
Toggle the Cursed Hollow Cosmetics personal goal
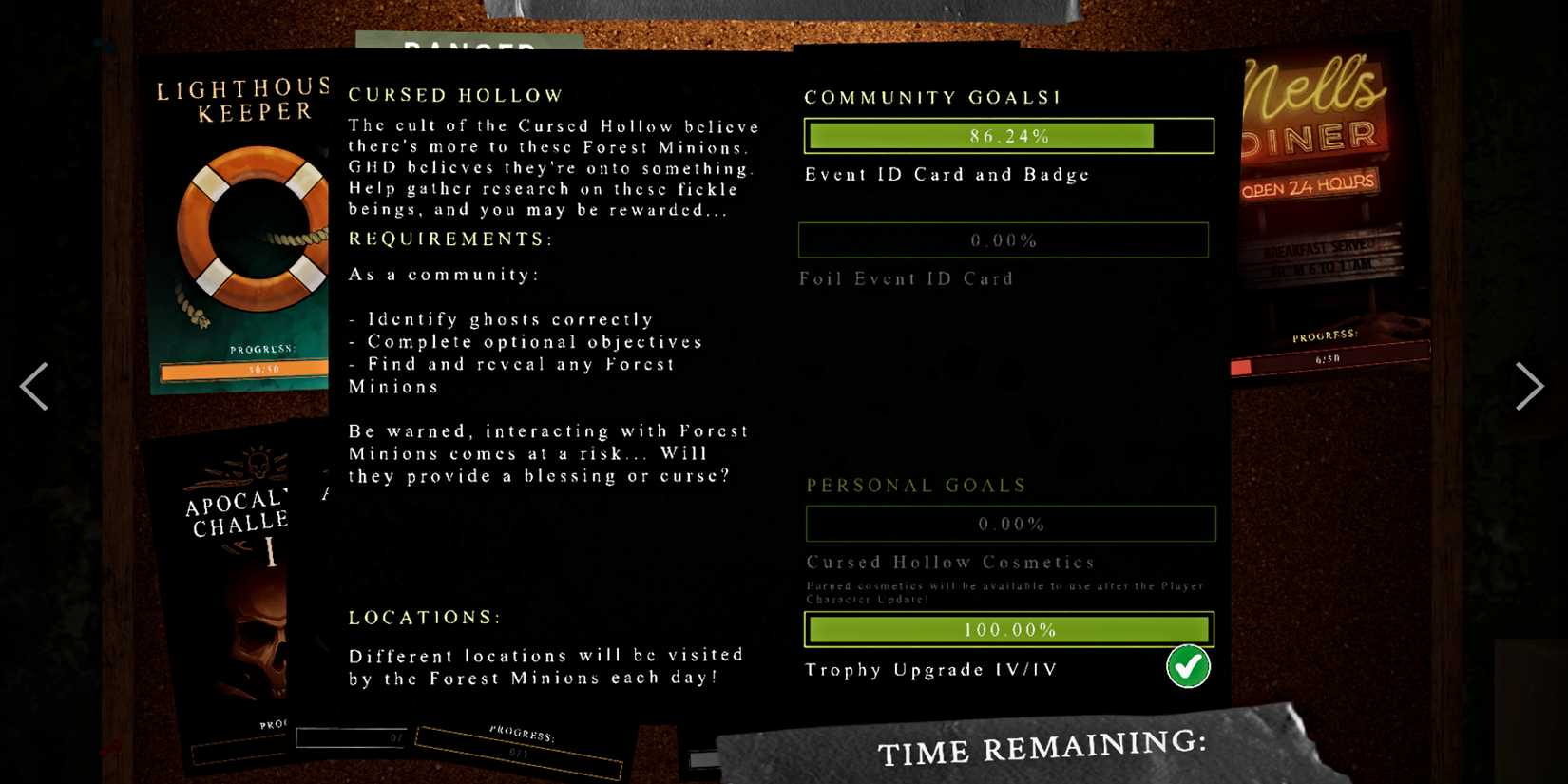(x=1009, y=524)
